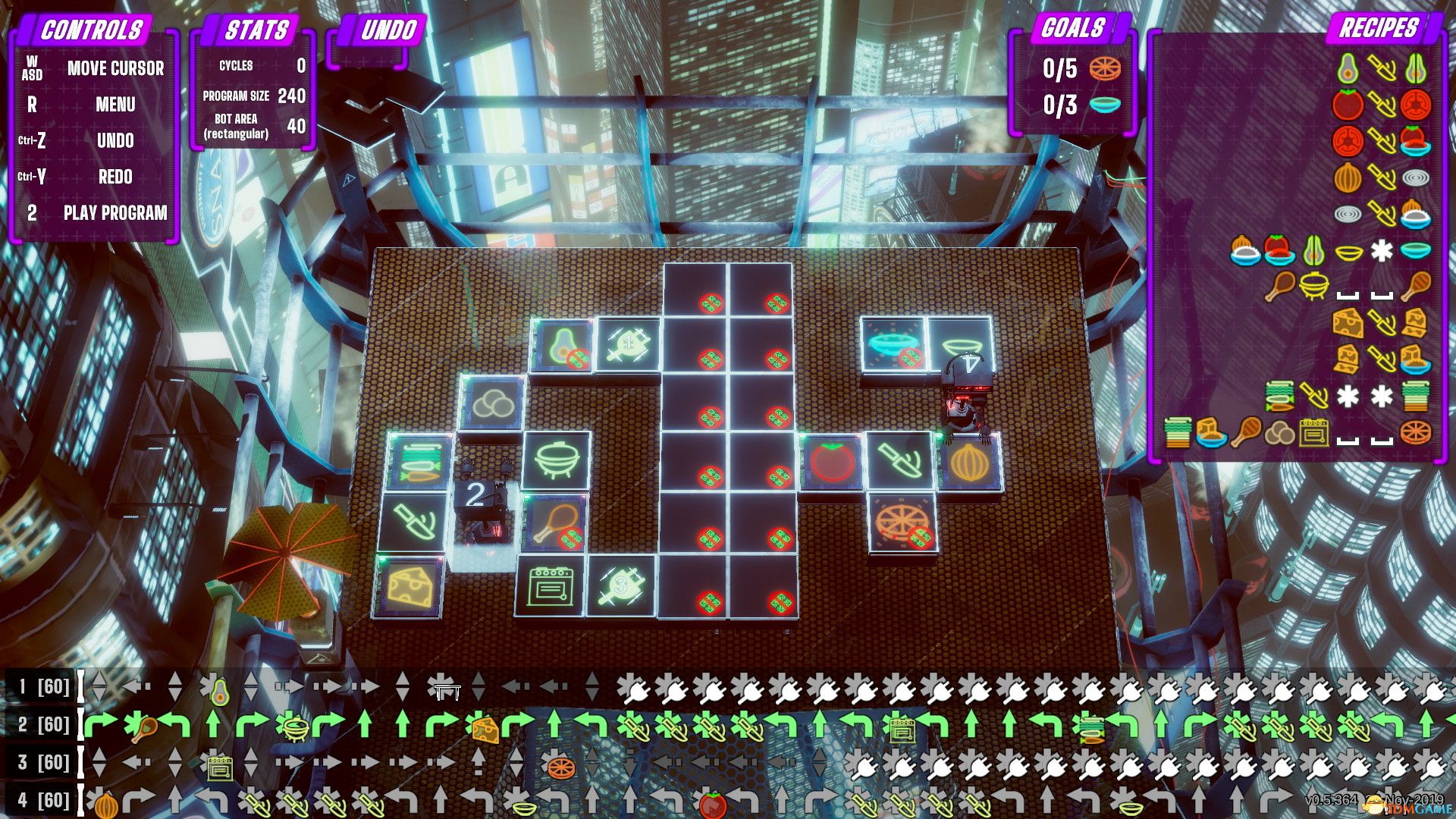Select the cooking pot tile on the grid
This screenshot has width=1456, height=819.
point(557,461)
